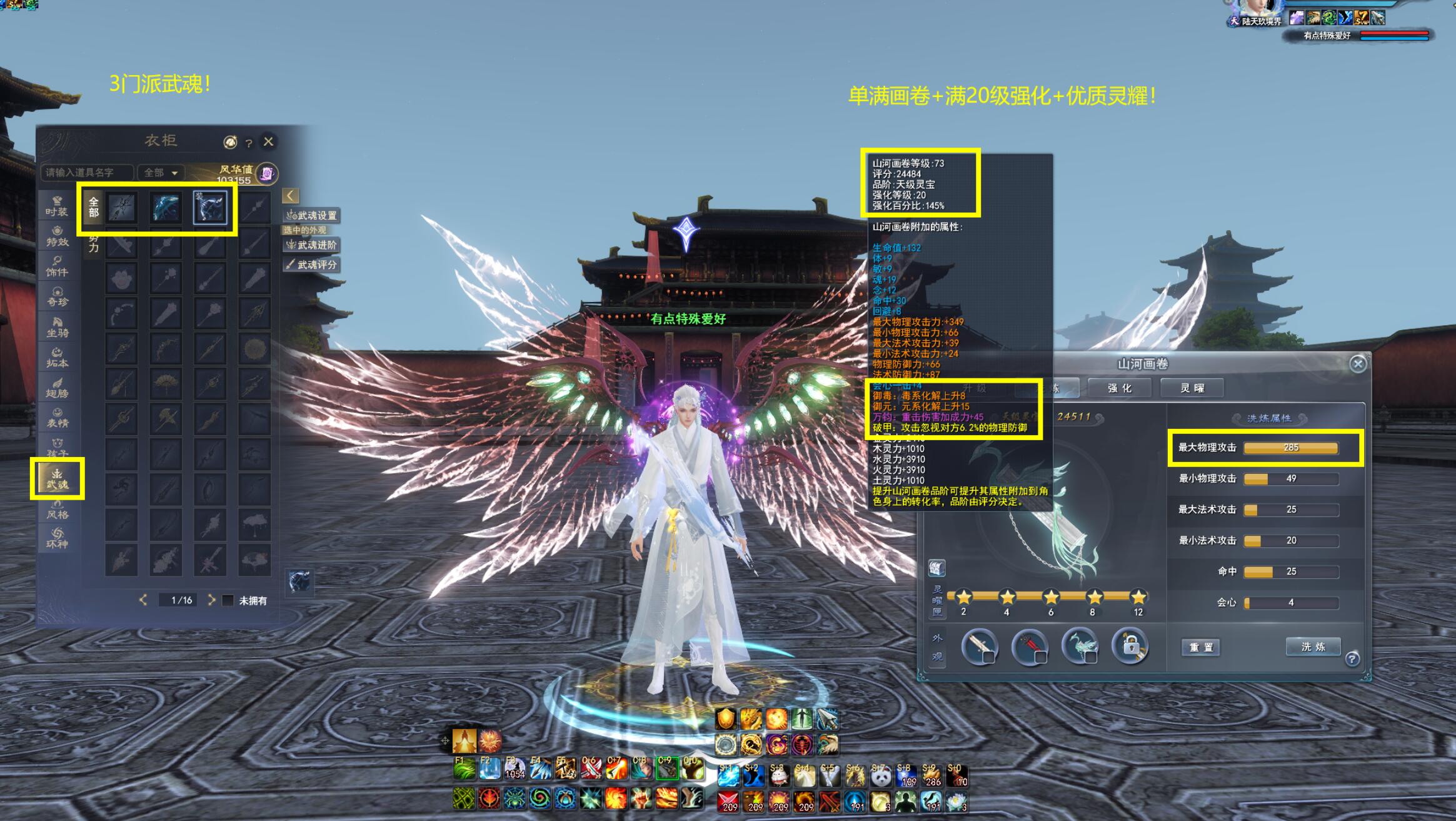Viewport: 1456px width, 821px height.
Task: Click the item name search field
Action: click(x=86, y=173)
